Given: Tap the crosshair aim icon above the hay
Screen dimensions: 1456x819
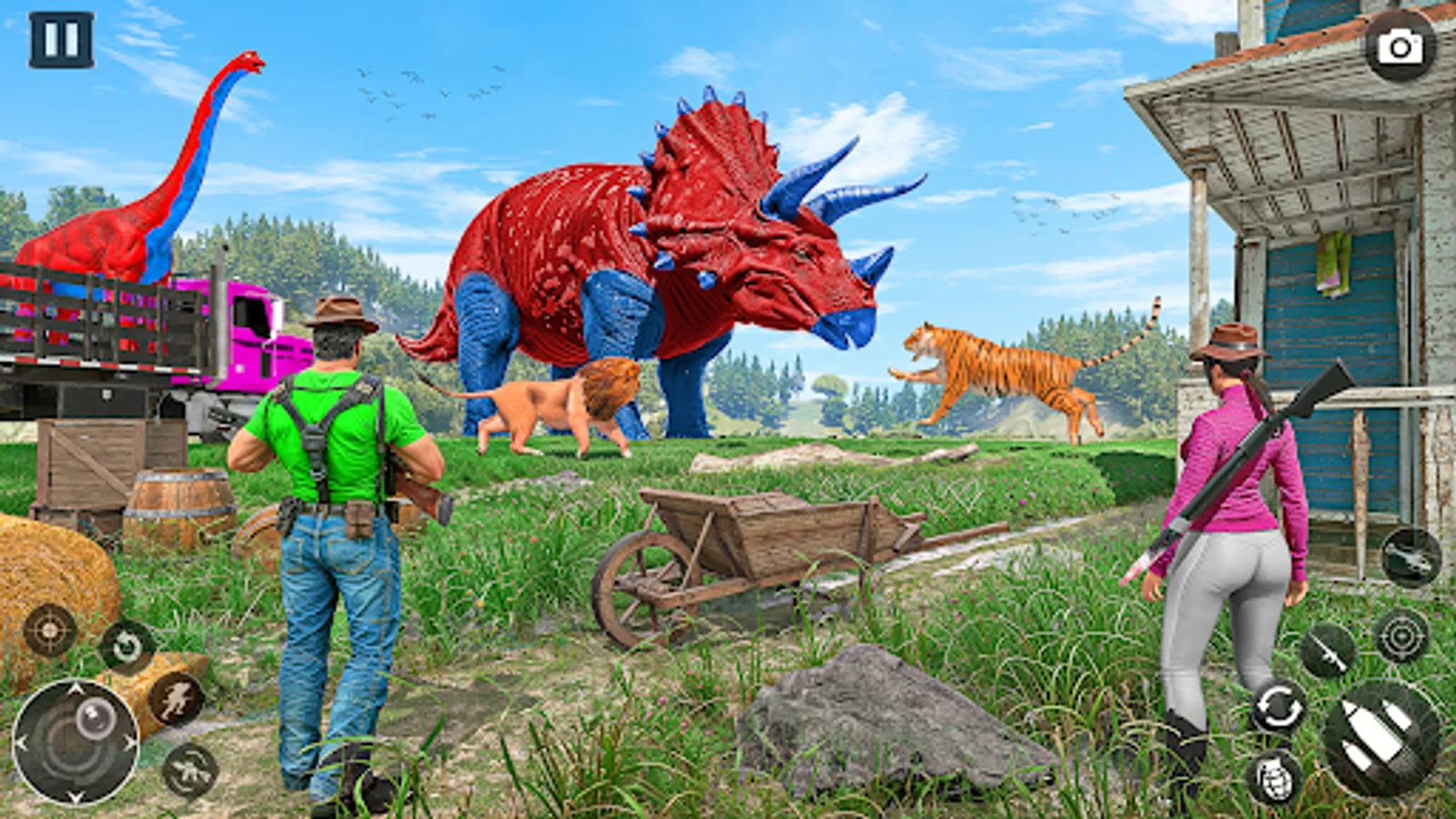Looking at the screenshot, I should point(48,630).
